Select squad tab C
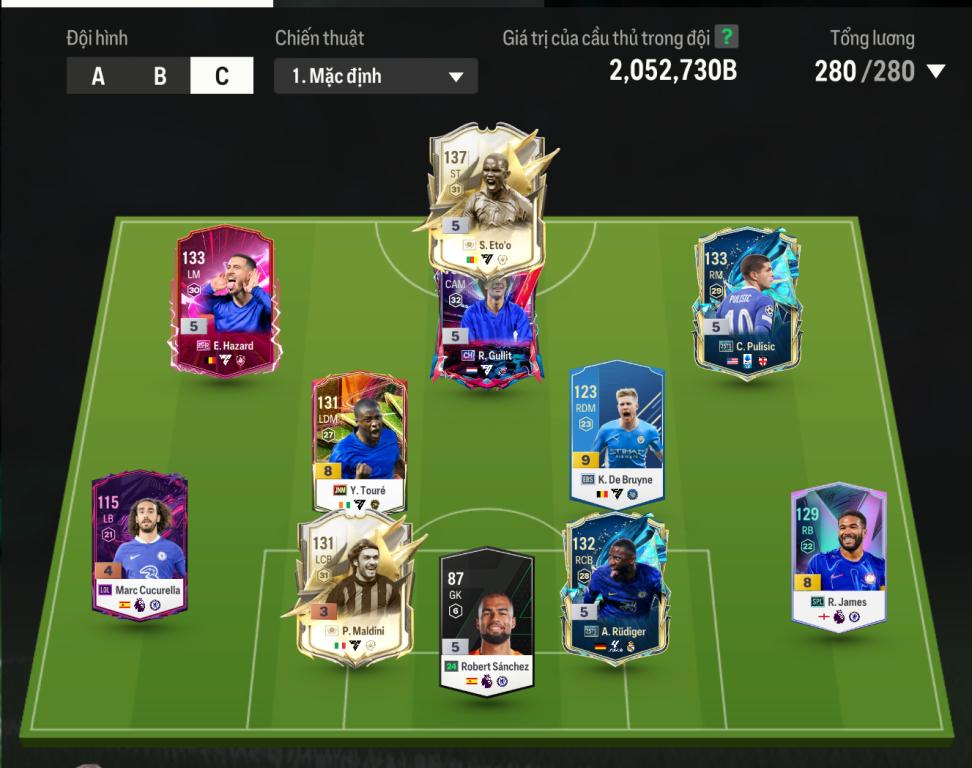 click(222, 76)
